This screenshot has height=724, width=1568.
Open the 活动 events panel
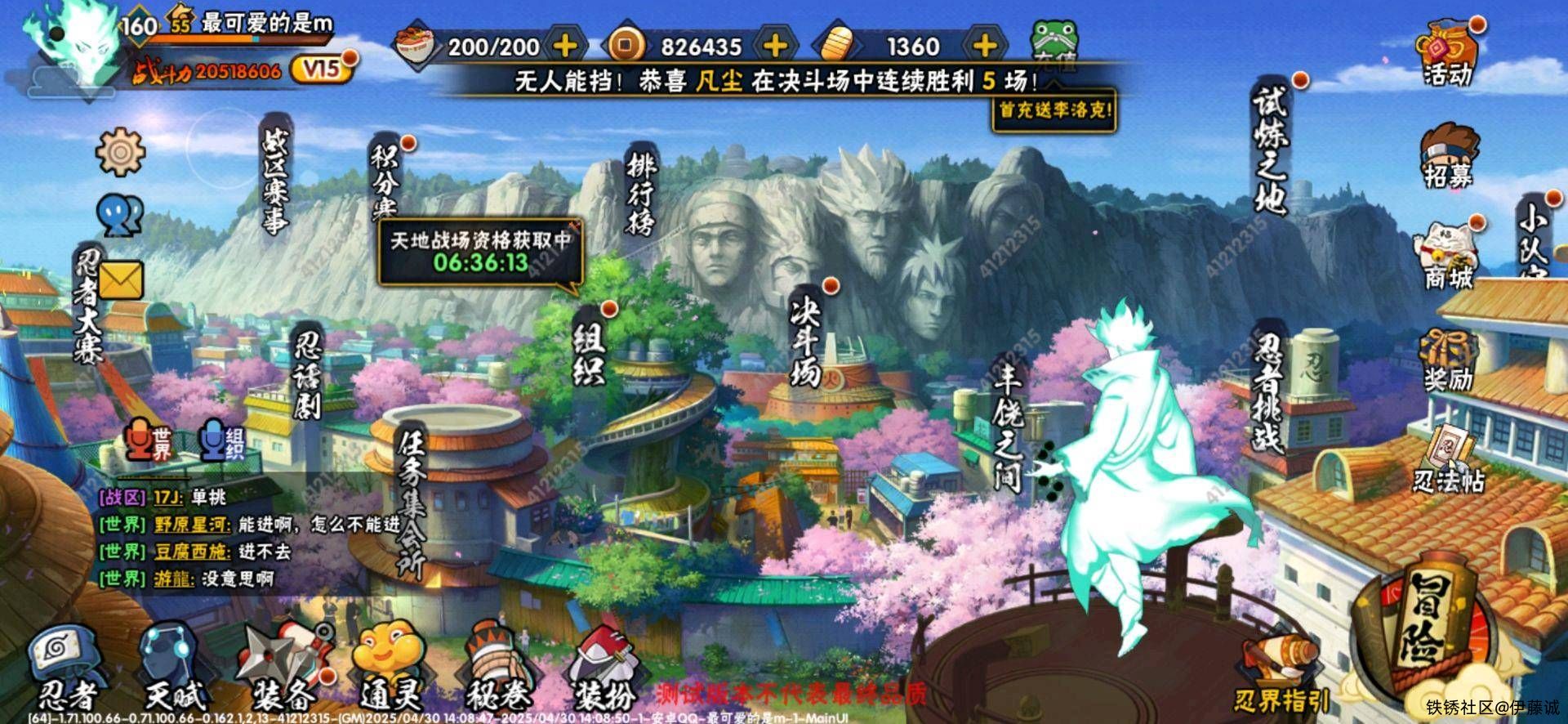tap(1449, 53)
